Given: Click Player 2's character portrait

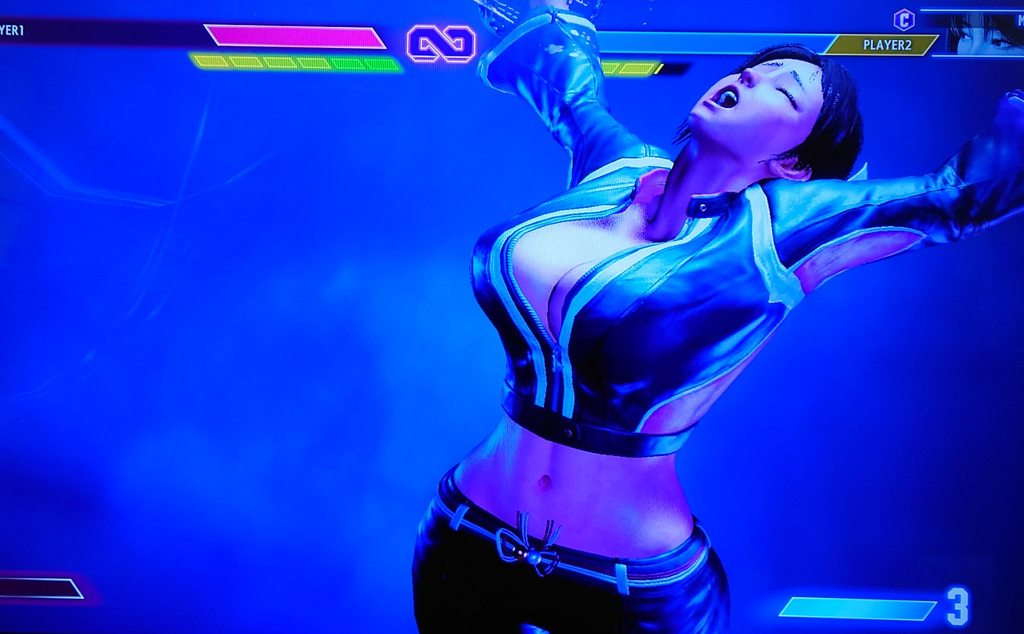Looking at the screenshot, I should pyautogui.click(x=984, y=33).
